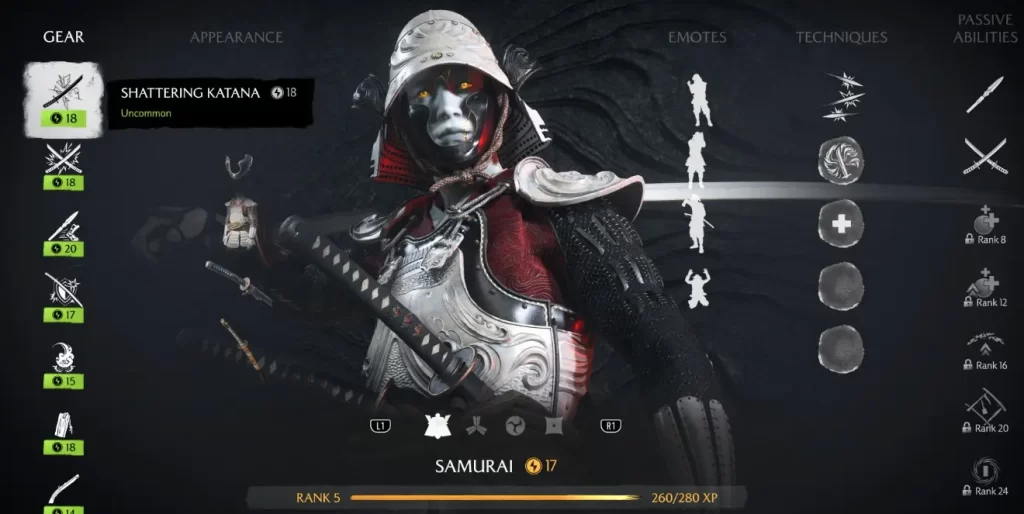This screenshot has height=514, width=1024.
Task: Show the Passive Abilities section
Action: pyautogui.click(x=985, y=28)
